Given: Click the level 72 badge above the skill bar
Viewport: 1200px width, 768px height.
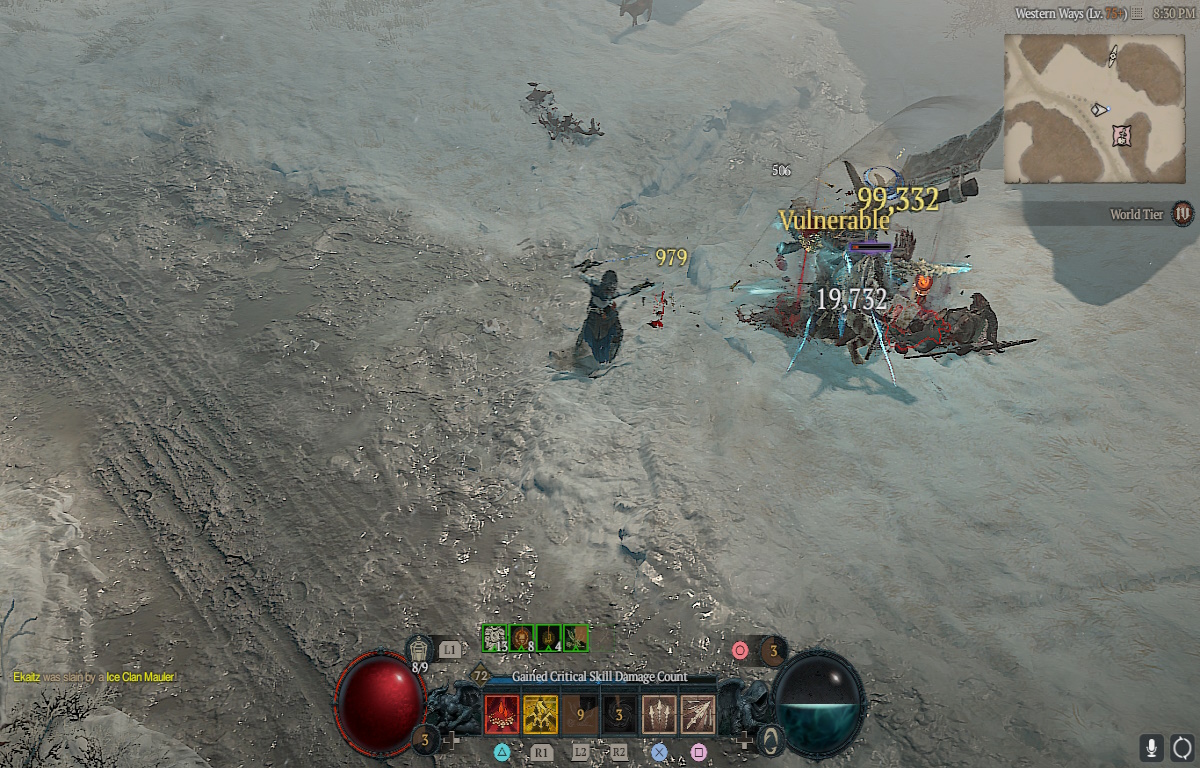Looking at the screenshot, I should click(x=481, y=676).
